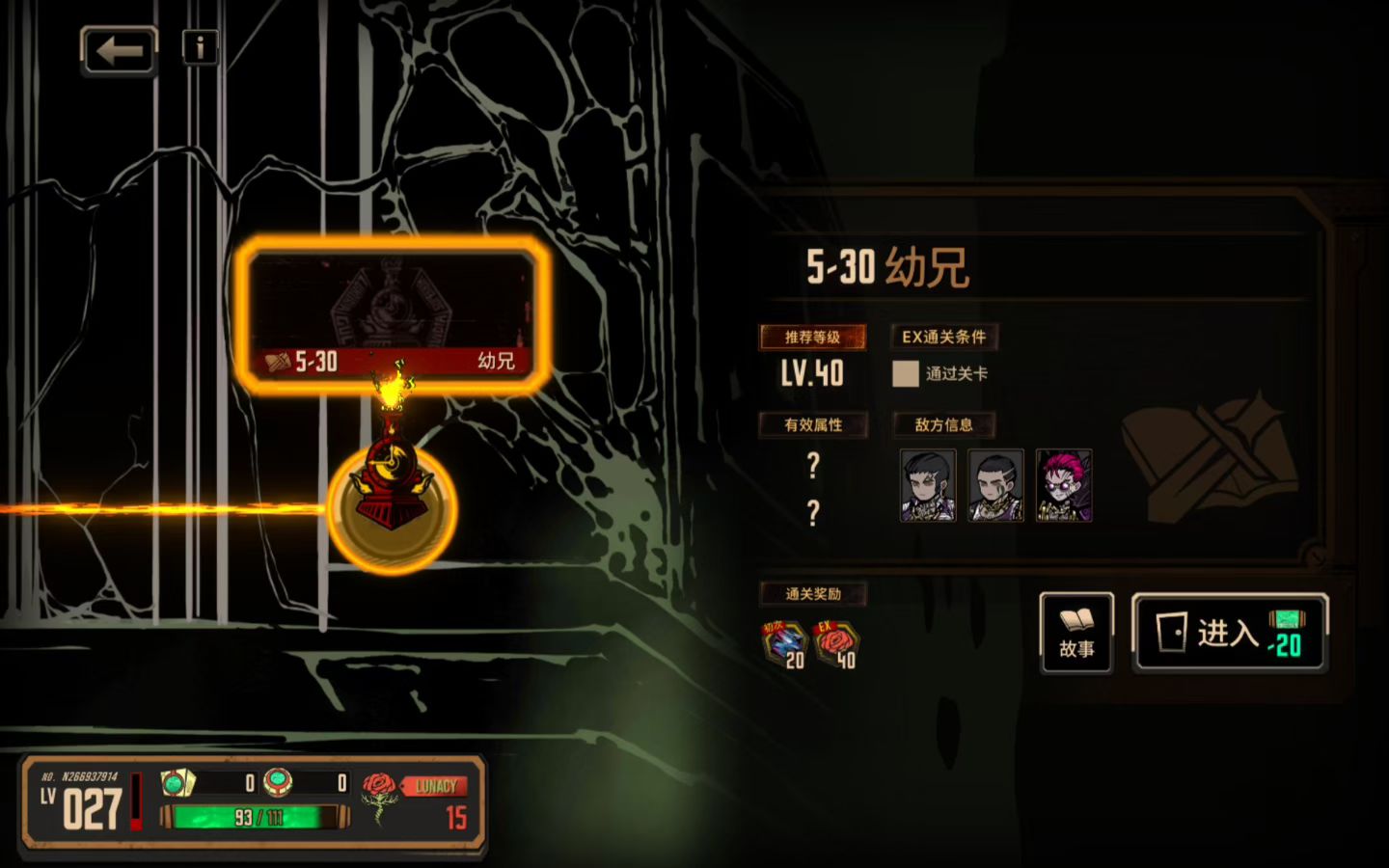
Task: Open the 故事 story book icon
Action: pyautogui.click(x=1075, y=634)
